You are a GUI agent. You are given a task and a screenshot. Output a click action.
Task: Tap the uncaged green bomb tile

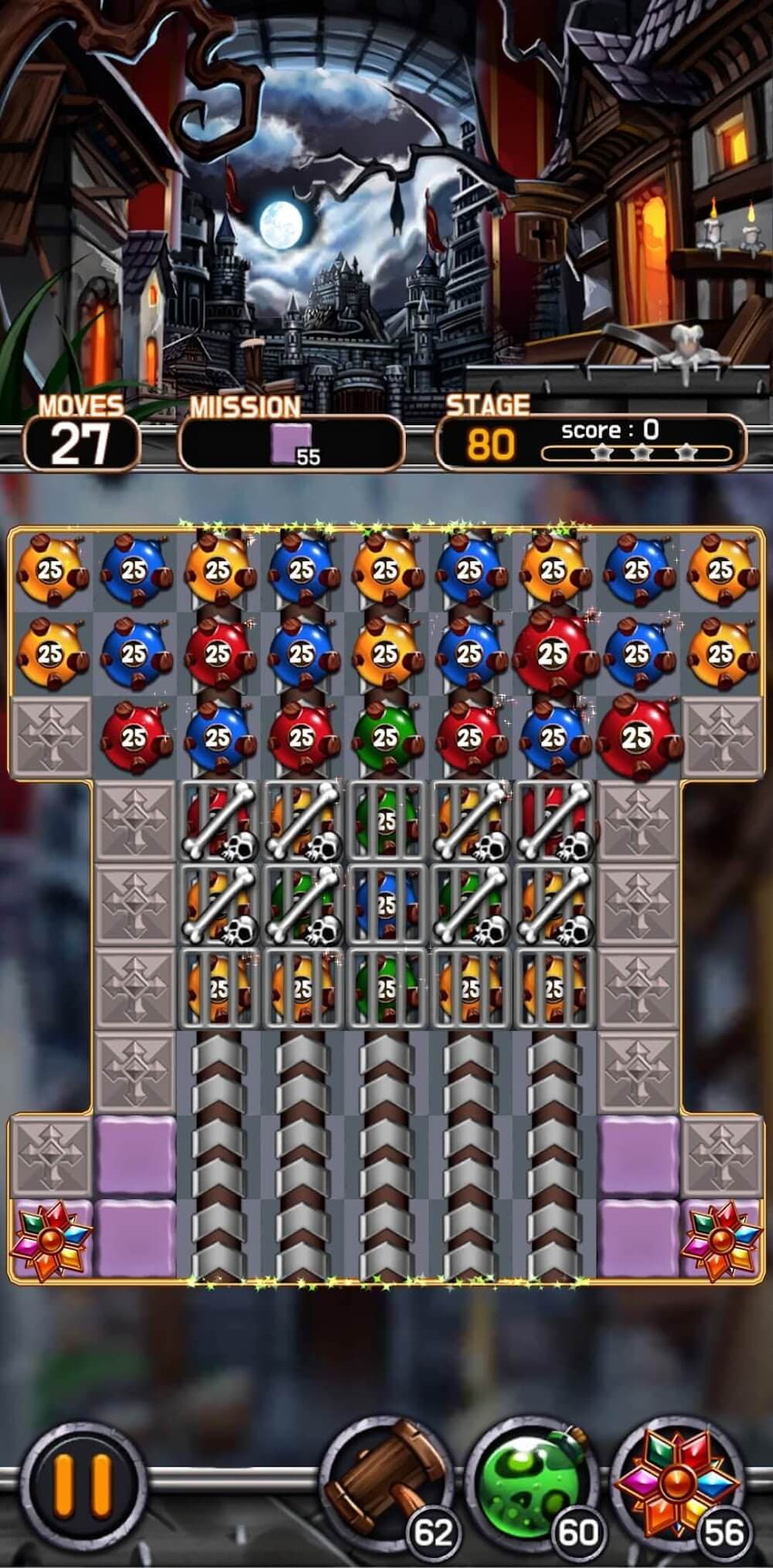386,737
